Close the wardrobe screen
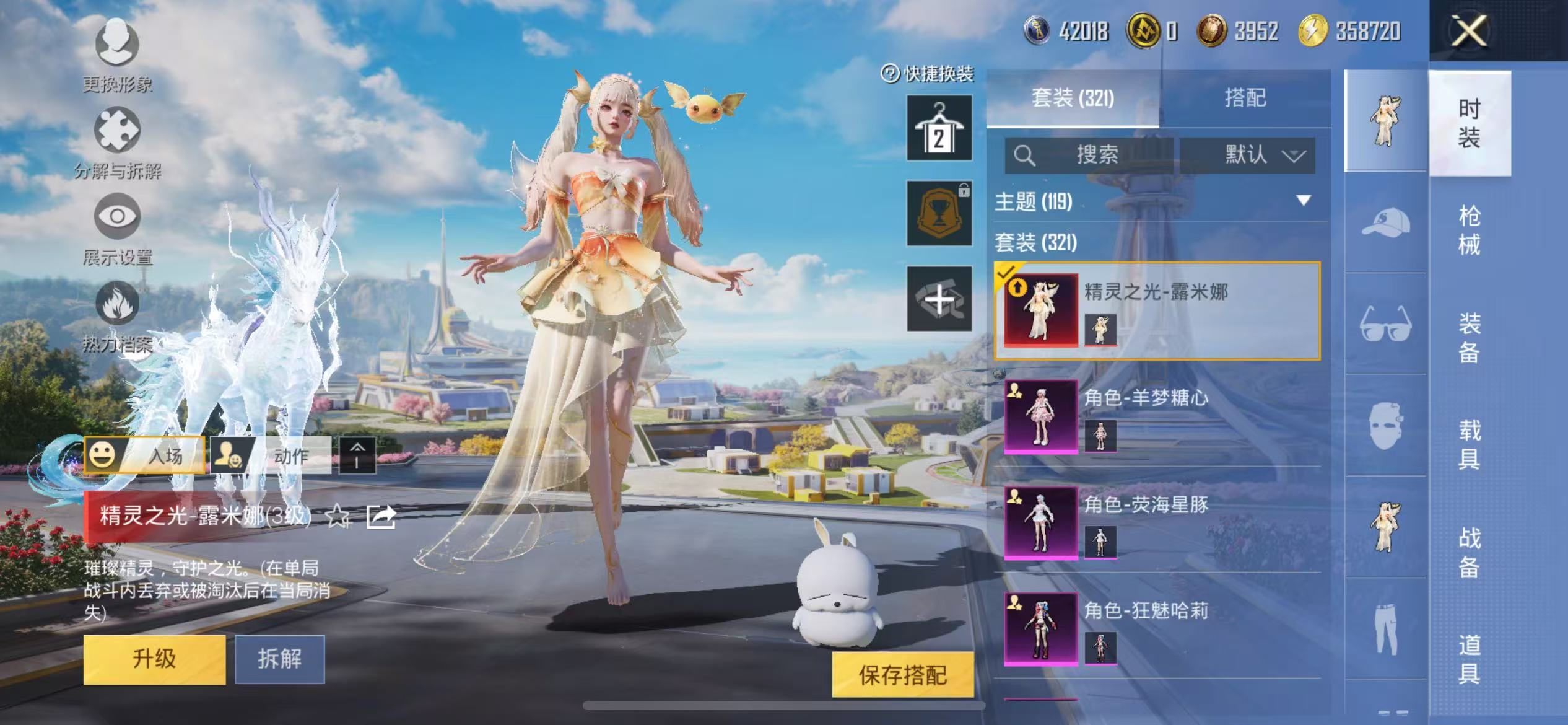Viewport: 1568px width, 725px height. [x=1468, y=30]
